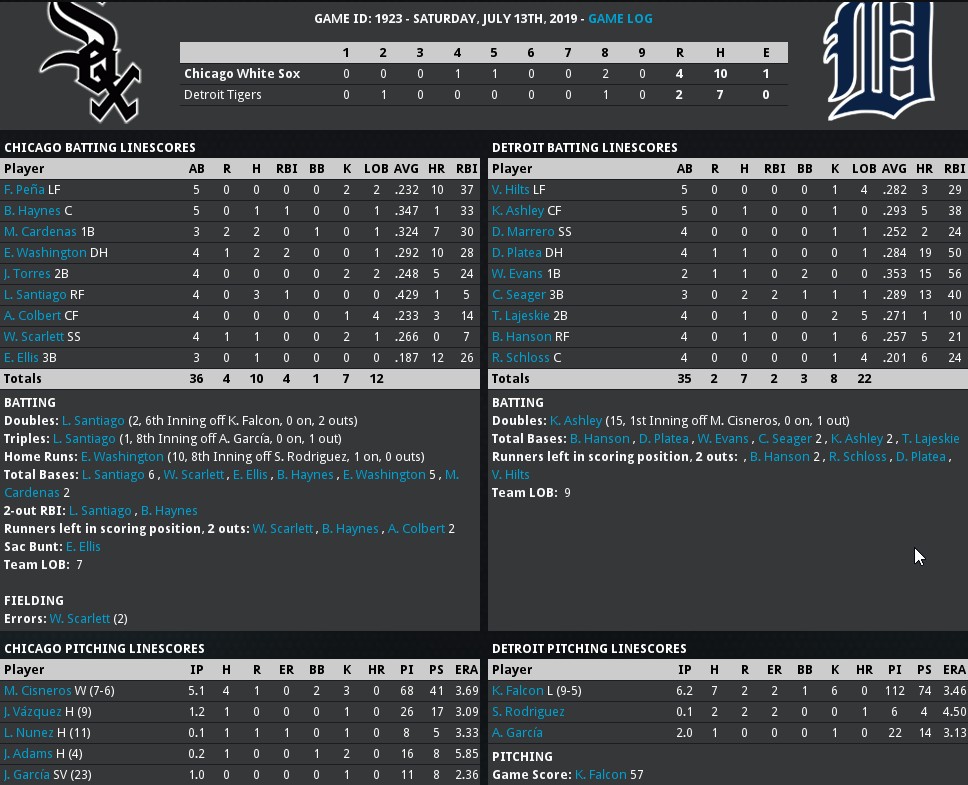This screenshot has height=785, width=968.
Task: Click E. Ellis beside Sac Bunt
Action: [x=83, y=546]
